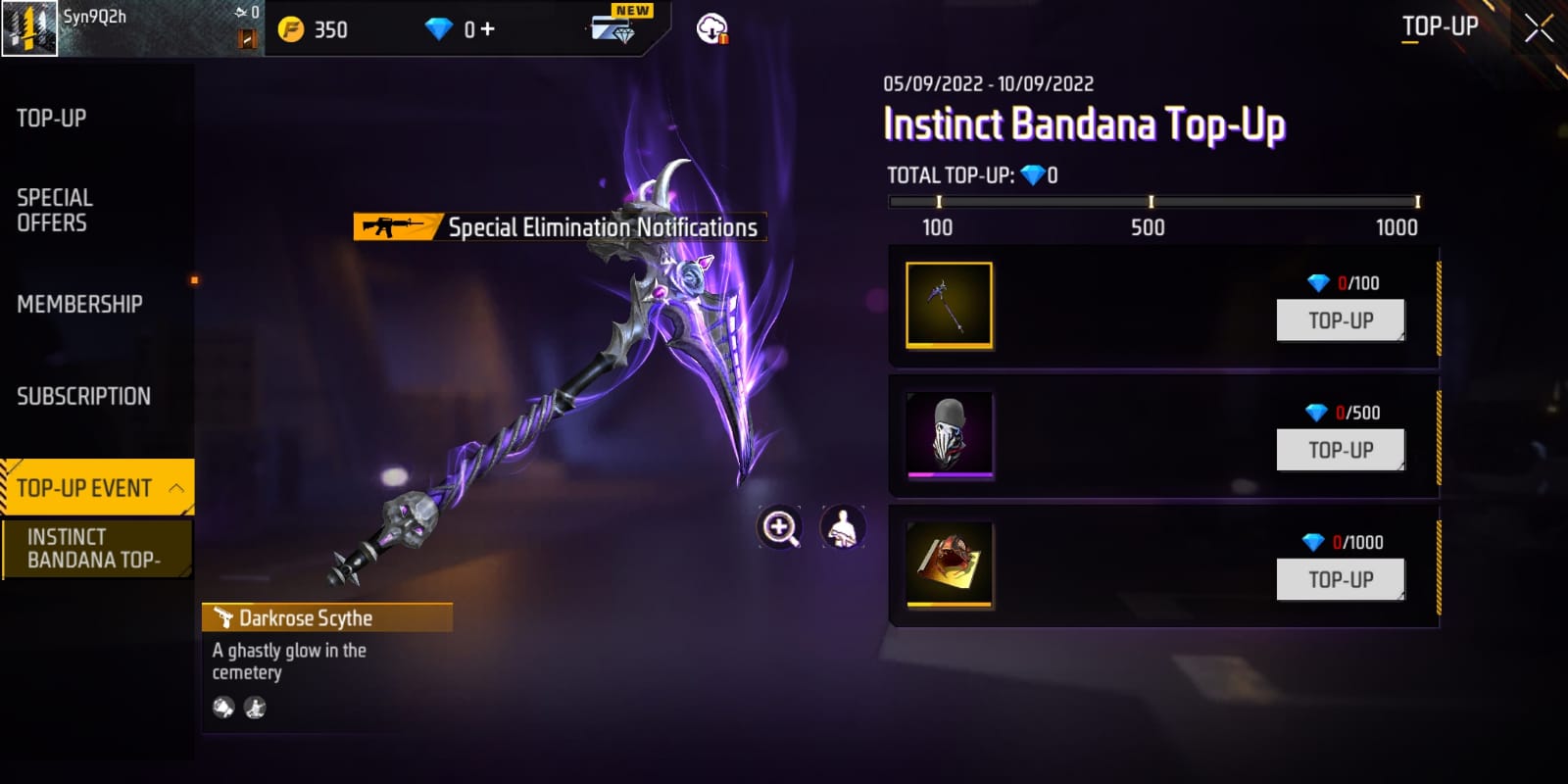
Task: Open the NEW diamond card icon
Action: tap(615, 26)
